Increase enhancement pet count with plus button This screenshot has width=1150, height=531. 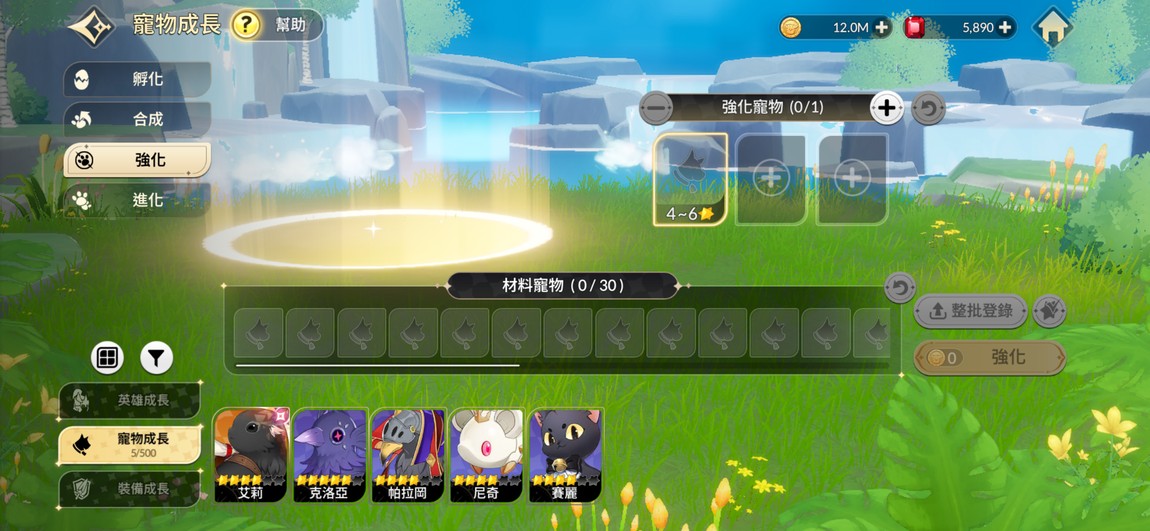(x=886, y=107)
